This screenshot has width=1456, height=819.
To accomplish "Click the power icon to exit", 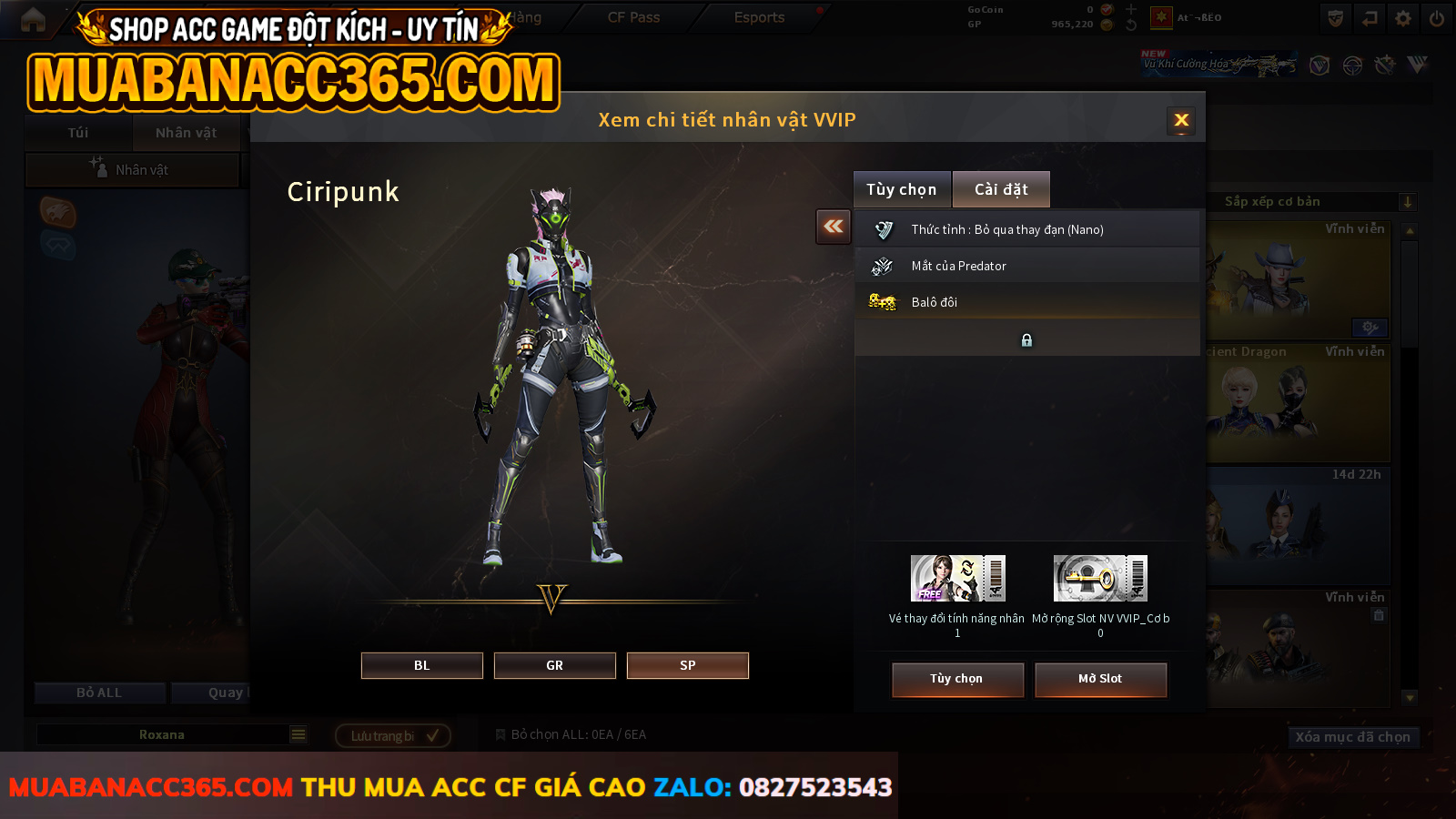I will 1437,18.
